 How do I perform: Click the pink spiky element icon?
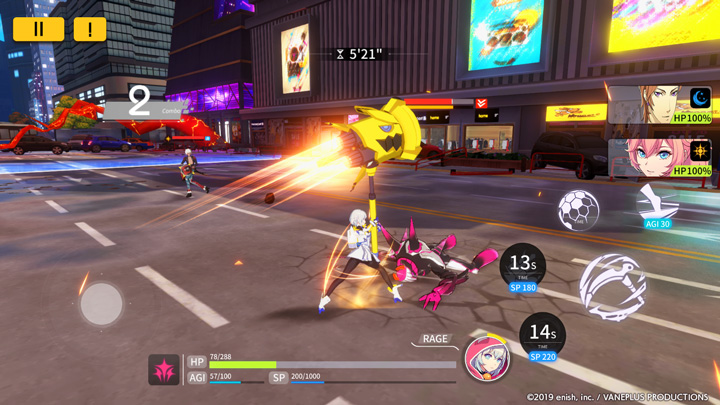click(x=165, y=370)
